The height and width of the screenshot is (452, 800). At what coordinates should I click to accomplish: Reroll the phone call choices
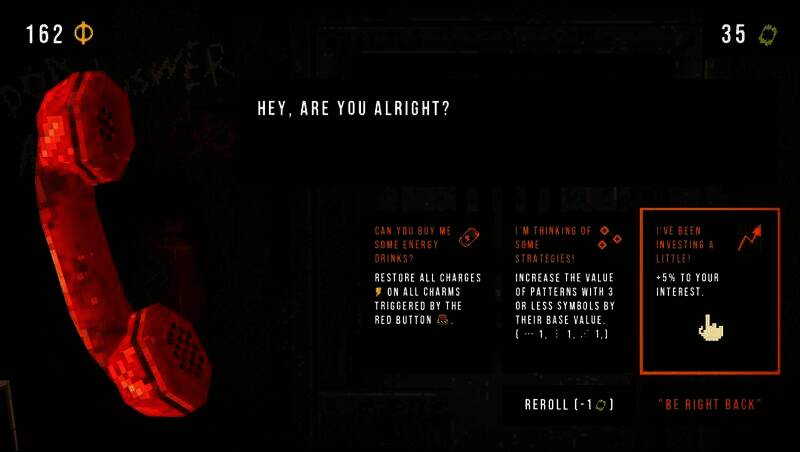coord(568,405)
